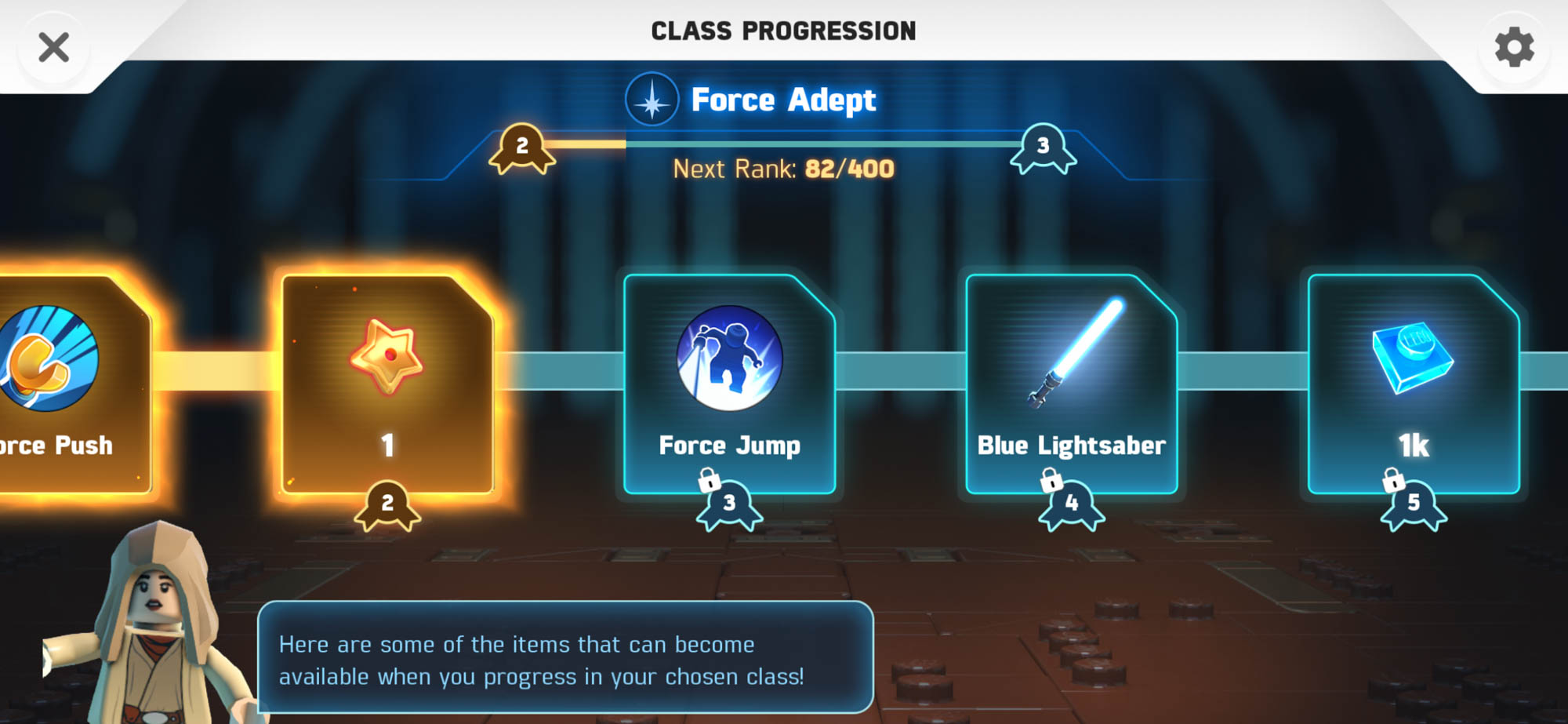Tap the Force Adept class emblem

(x=652, y=100)
